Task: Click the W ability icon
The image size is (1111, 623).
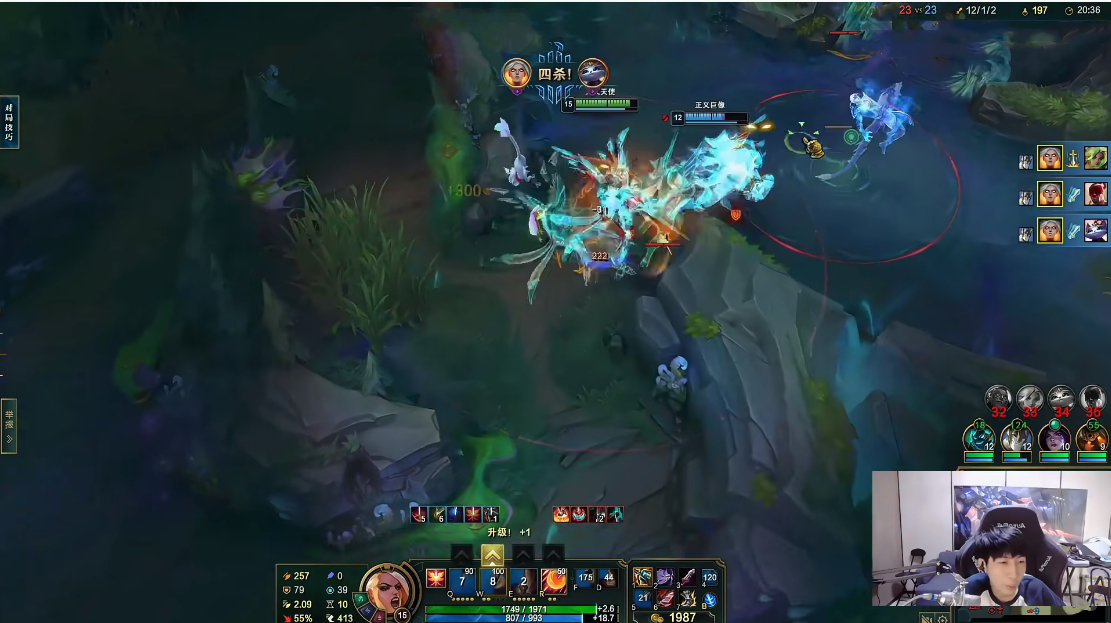Action: [x=493, y=580]
